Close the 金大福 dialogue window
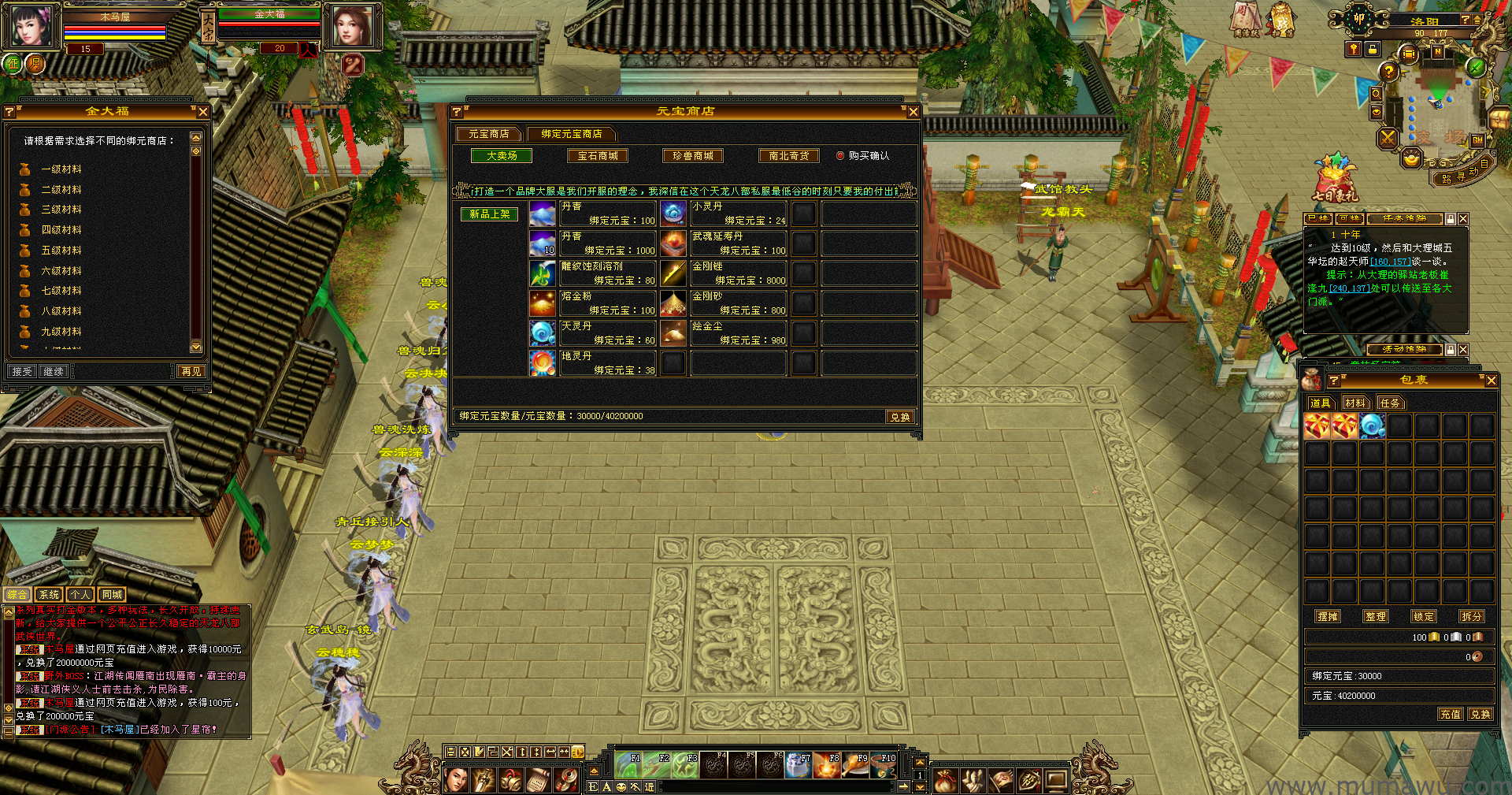 (203, 112)
